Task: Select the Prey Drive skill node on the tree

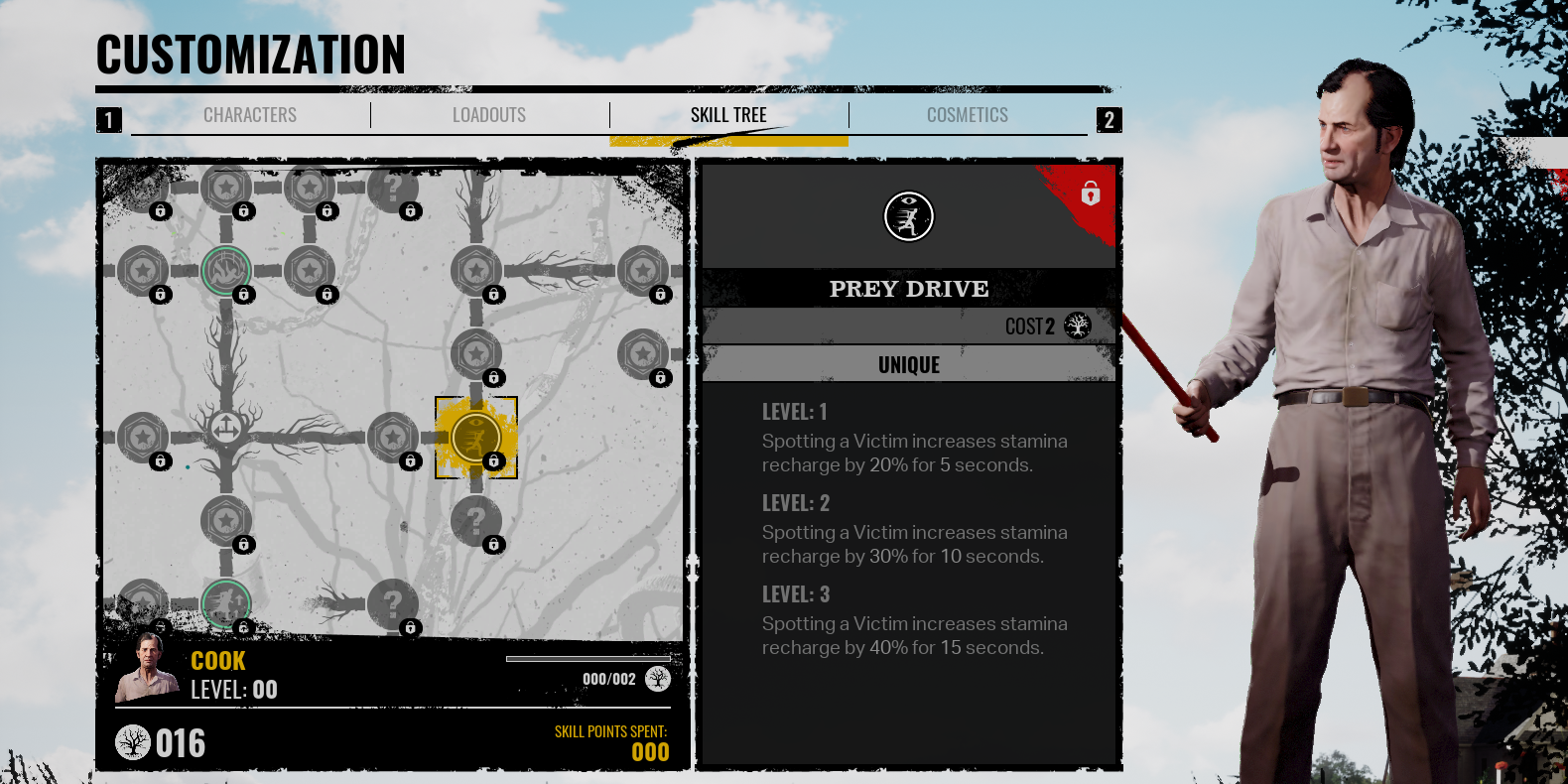Action: (x=475, y=437)
